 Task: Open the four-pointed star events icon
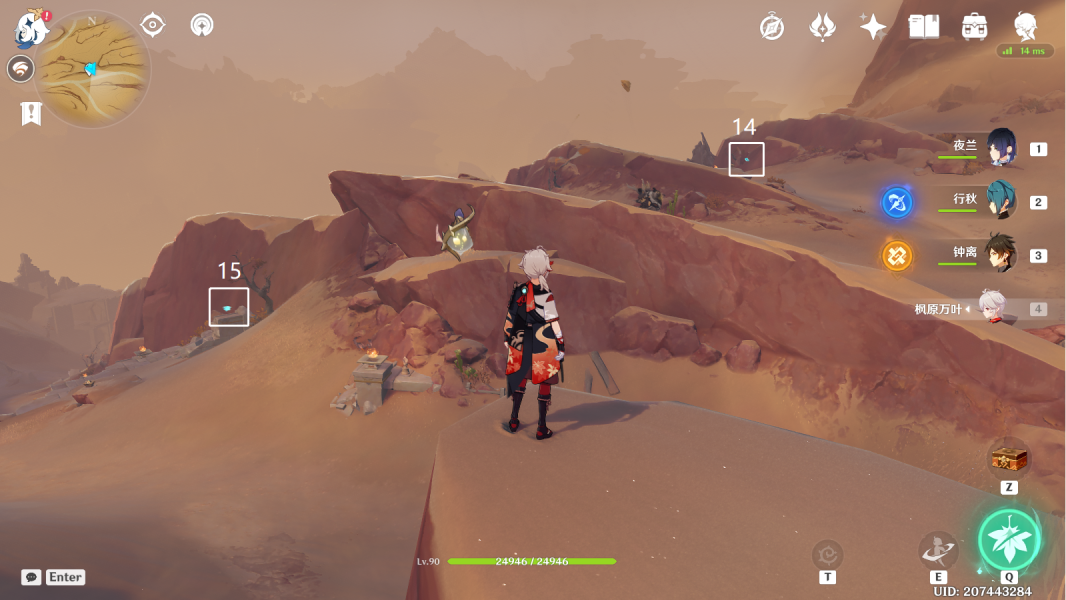[x=873, y=27]
